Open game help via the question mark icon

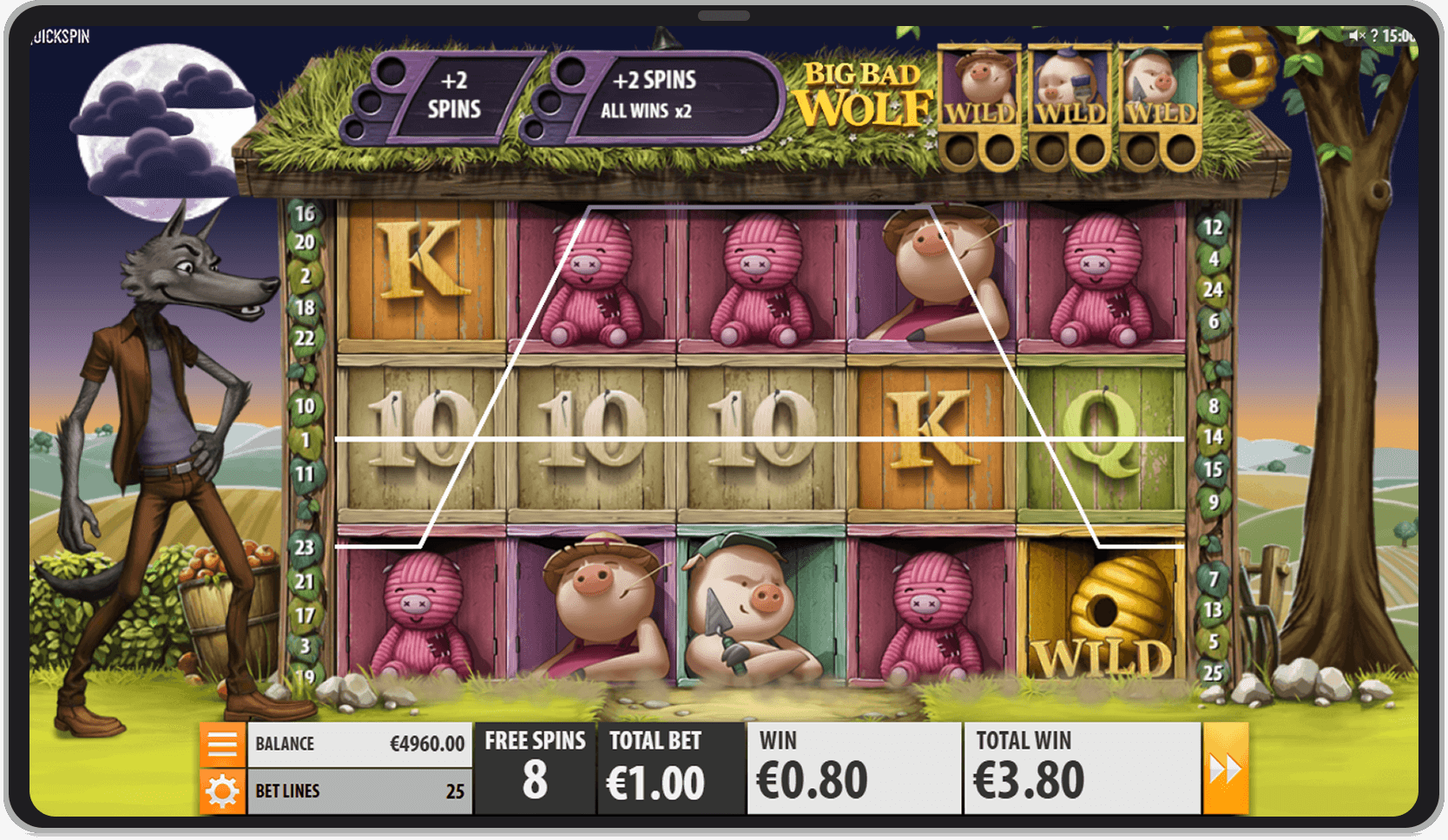click(x=1374, y=36)
